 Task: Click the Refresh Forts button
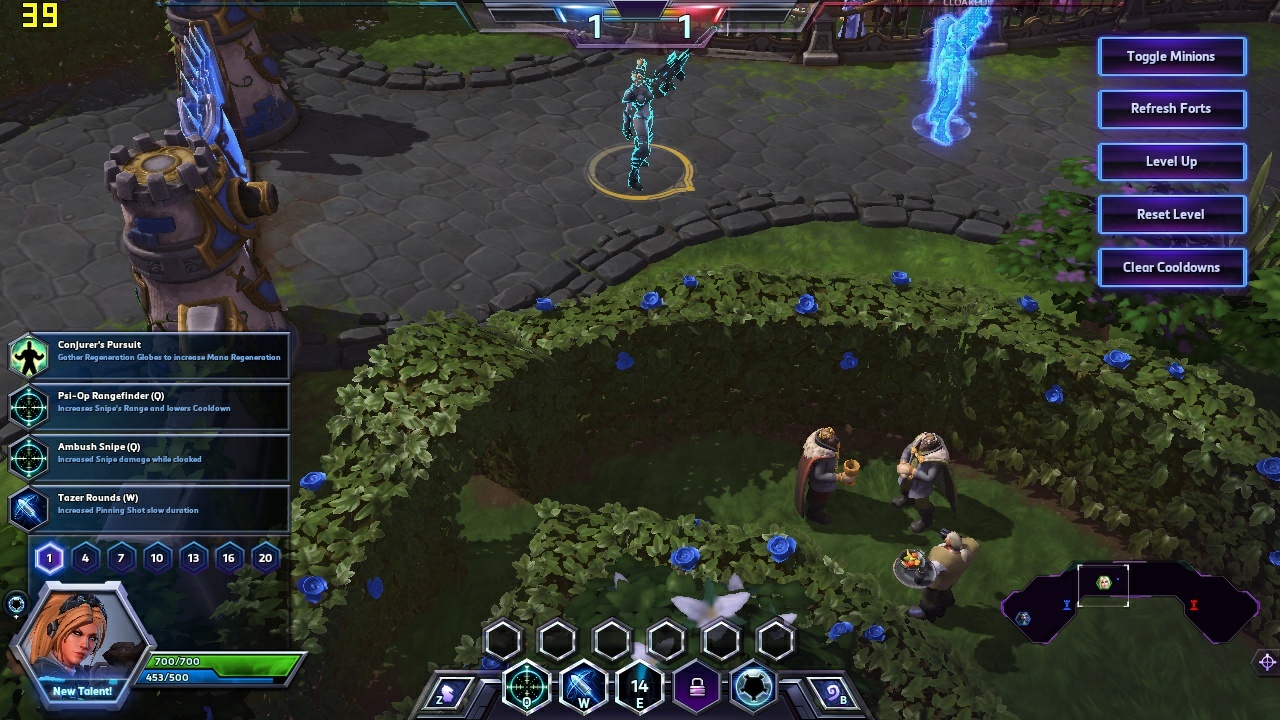tap(1171, 109)
